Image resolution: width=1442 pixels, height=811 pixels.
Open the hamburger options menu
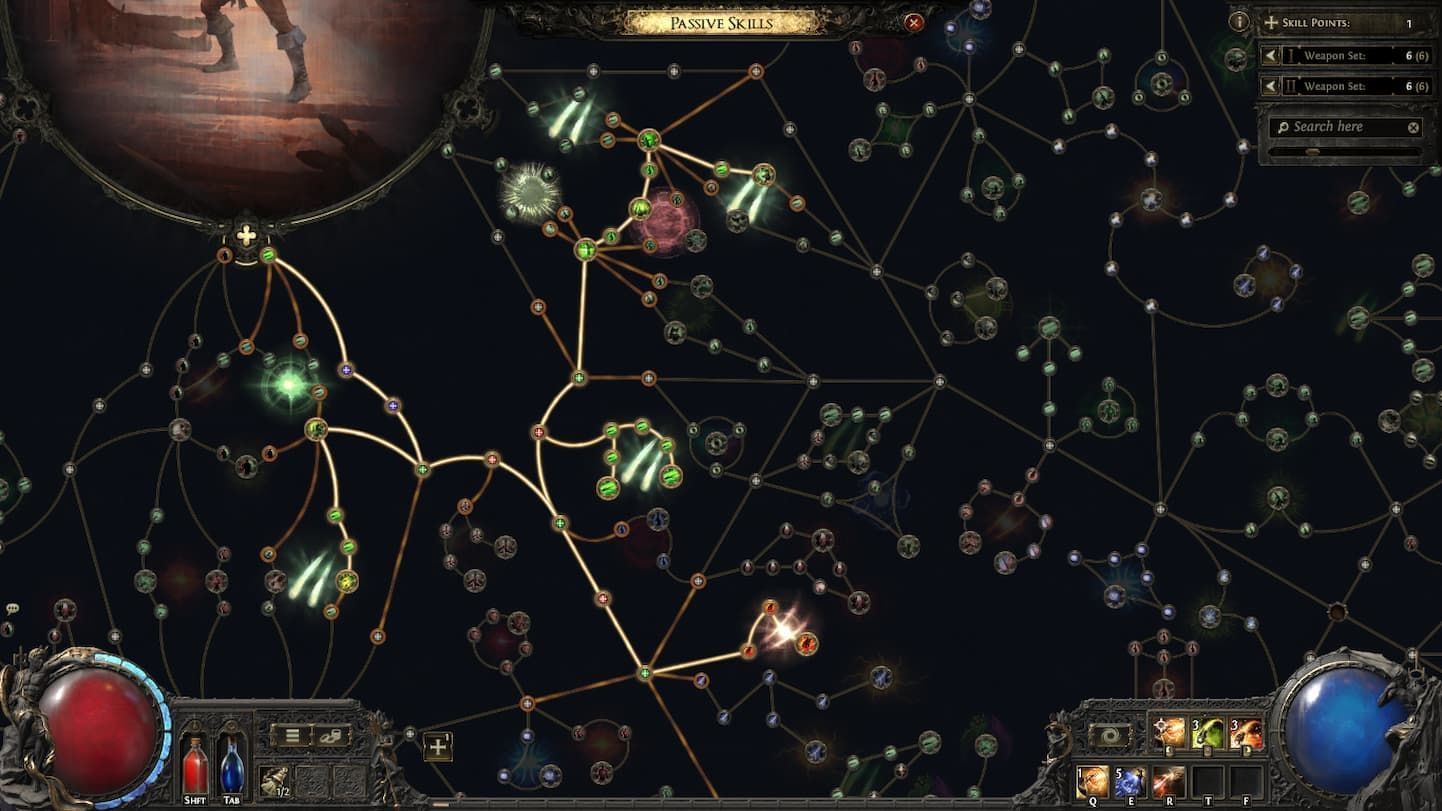click(291, 737)
